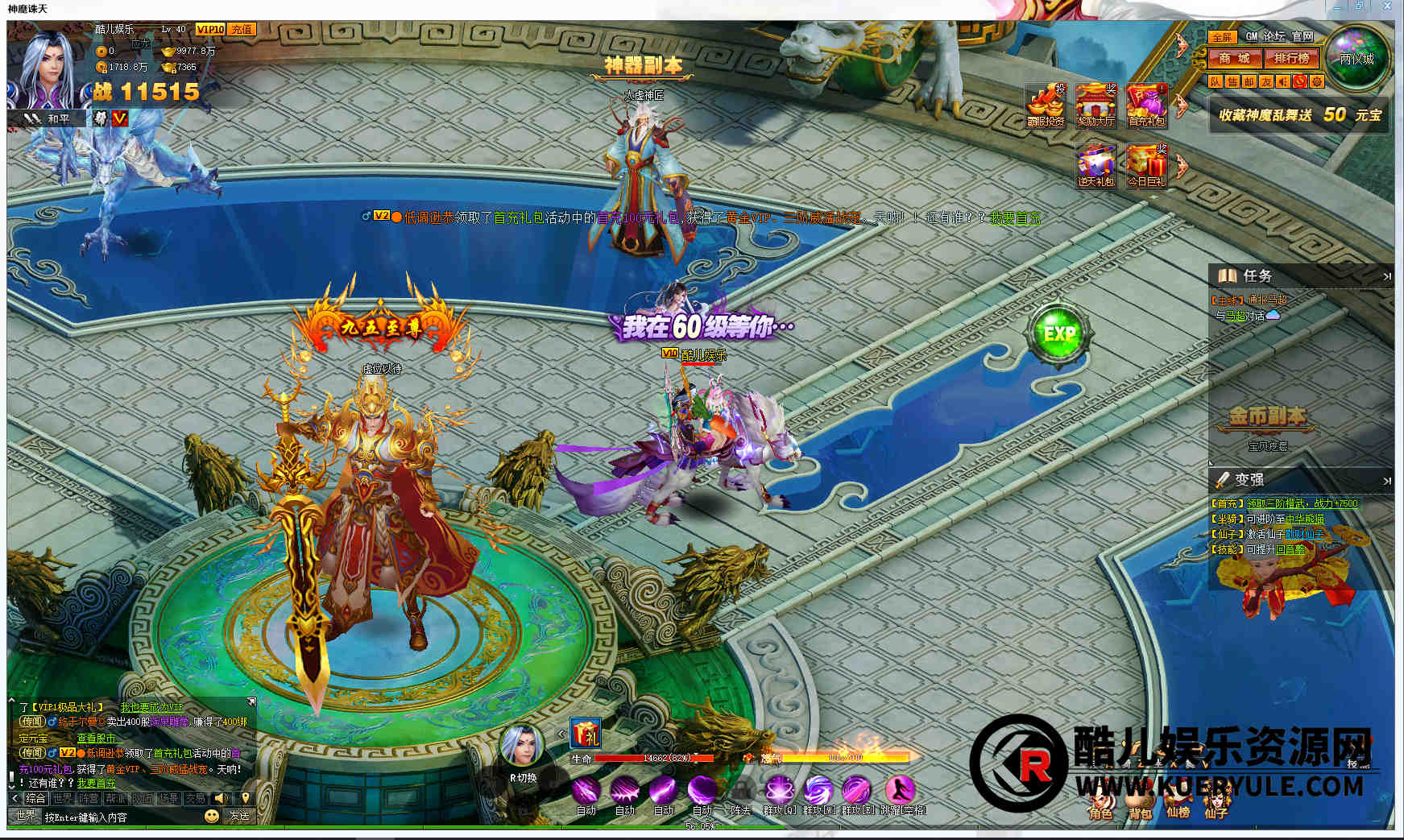
Task: Open the 论坛 forum link
Action: pyautogui.click(x=1274, y=36)
